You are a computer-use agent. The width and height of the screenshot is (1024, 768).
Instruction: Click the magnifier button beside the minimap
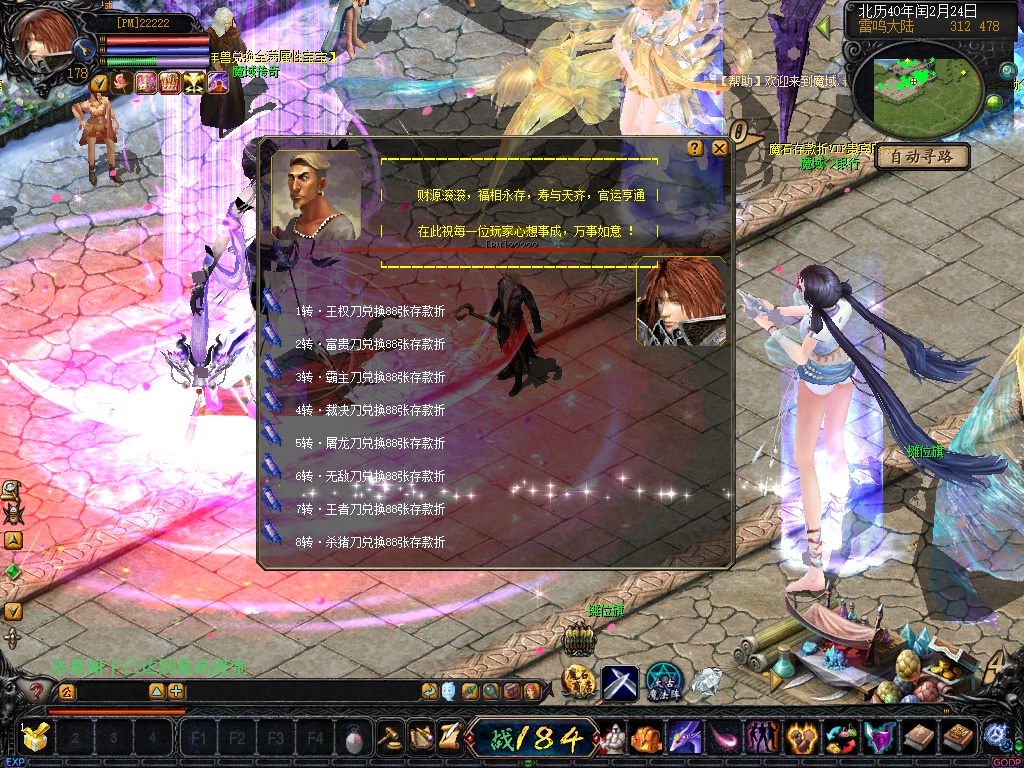coord(1006,71)
